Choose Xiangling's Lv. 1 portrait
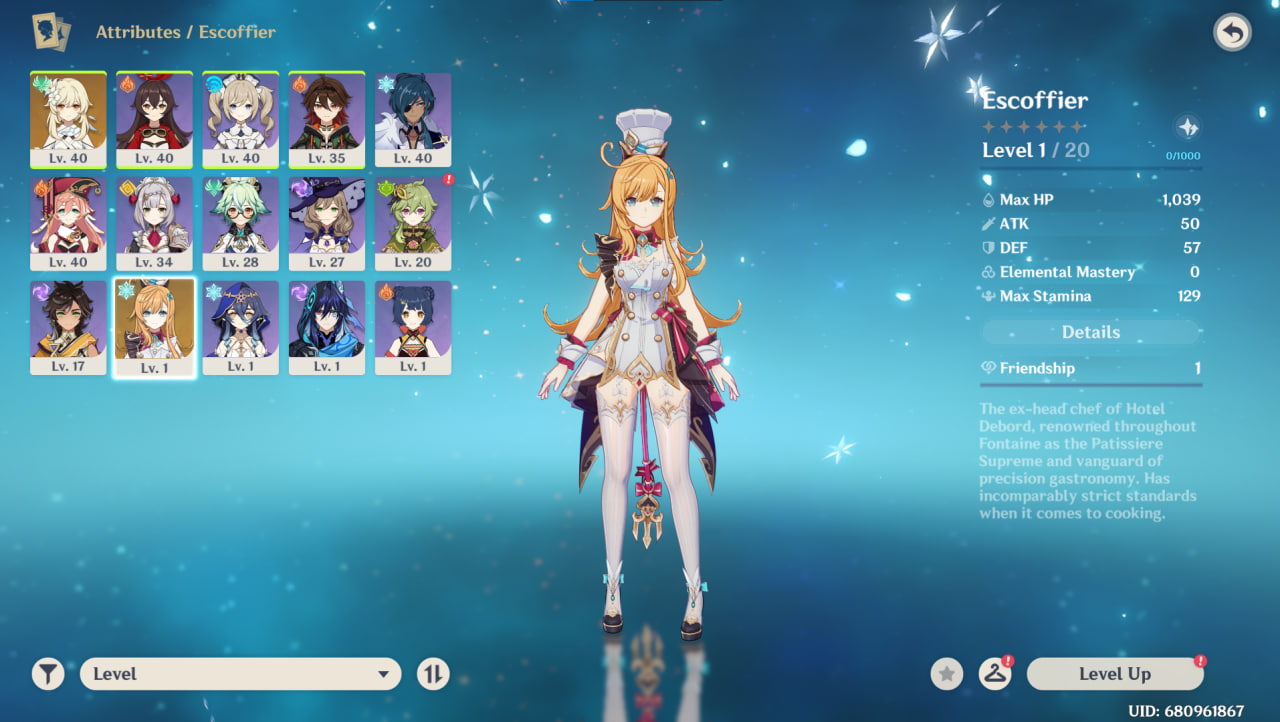The width and height of the screenshot is (1280, 722). tap(412, 327)
